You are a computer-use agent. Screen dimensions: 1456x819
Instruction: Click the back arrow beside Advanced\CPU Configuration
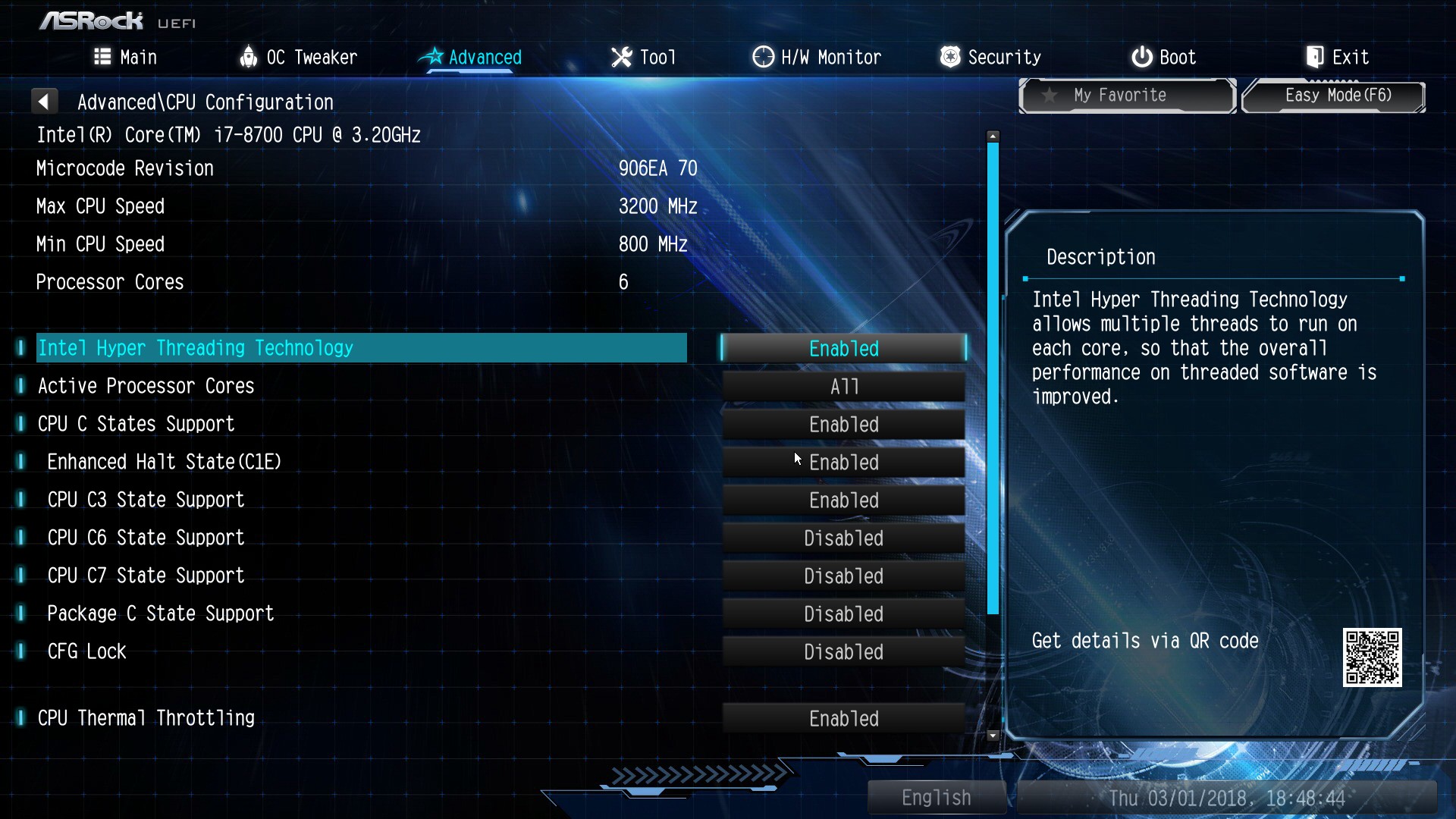(44, 101)
